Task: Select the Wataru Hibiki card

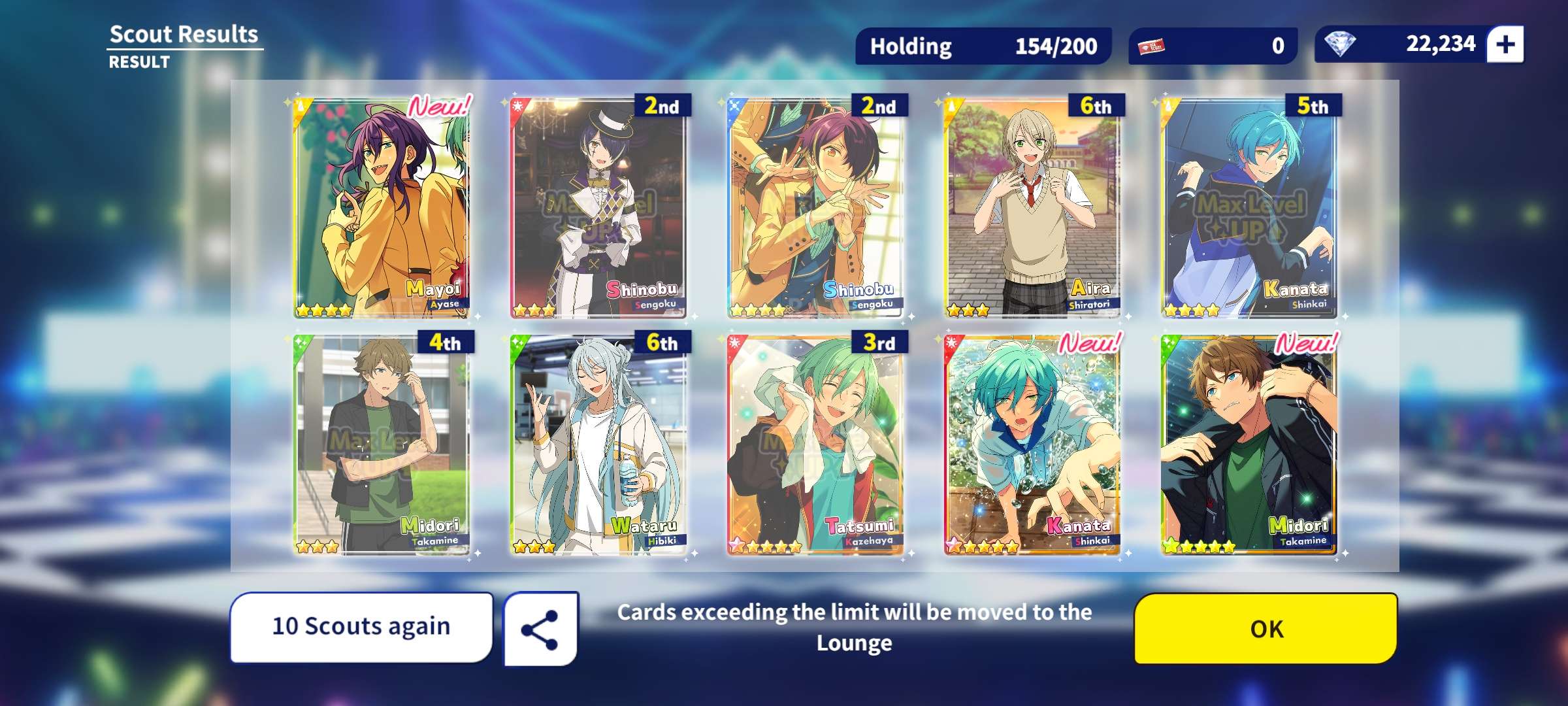Action: click(598, 445)
